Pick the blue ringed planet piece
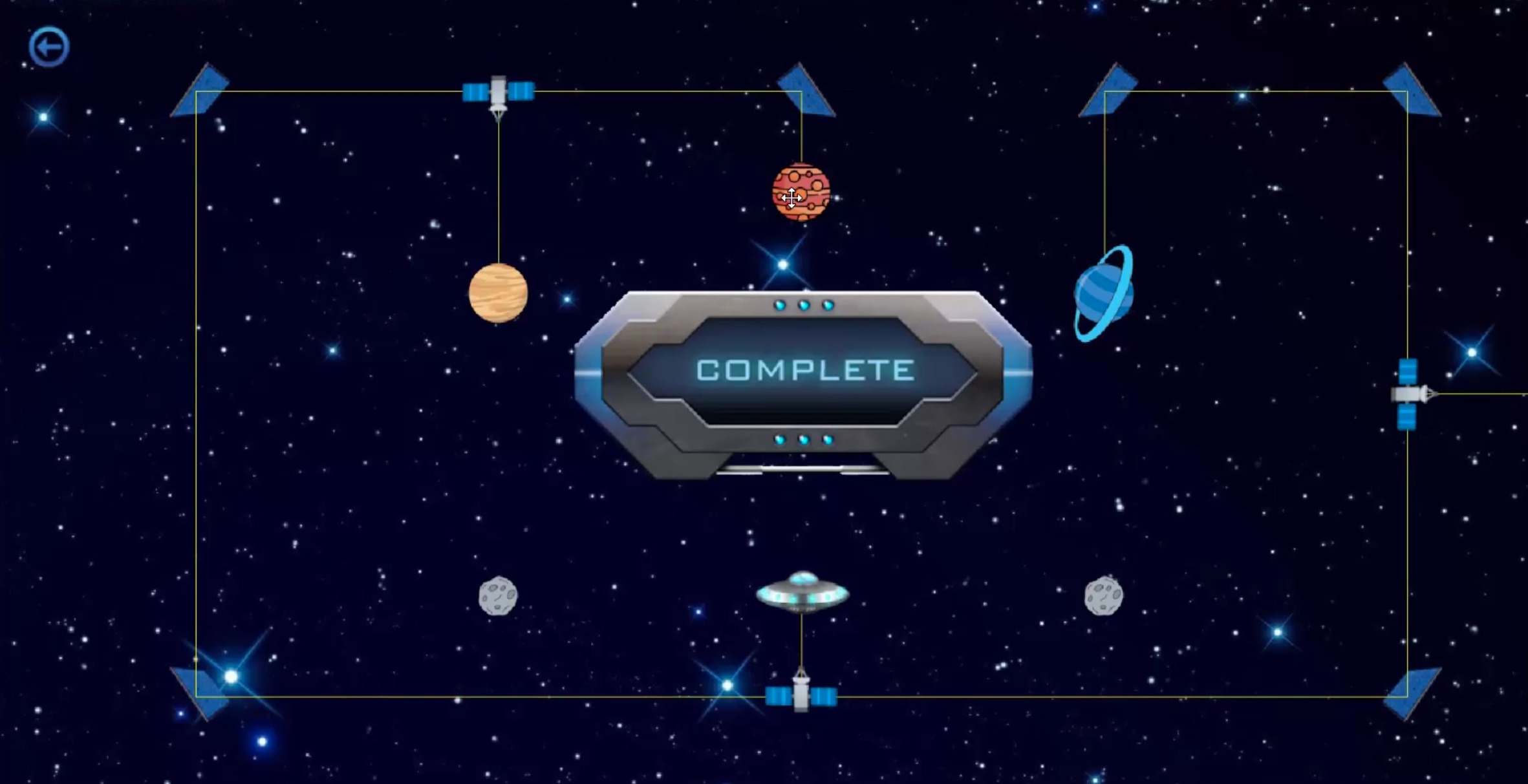Viewport: 1528px width, 784px height. pyautogui.click(x=1103, y=294)
